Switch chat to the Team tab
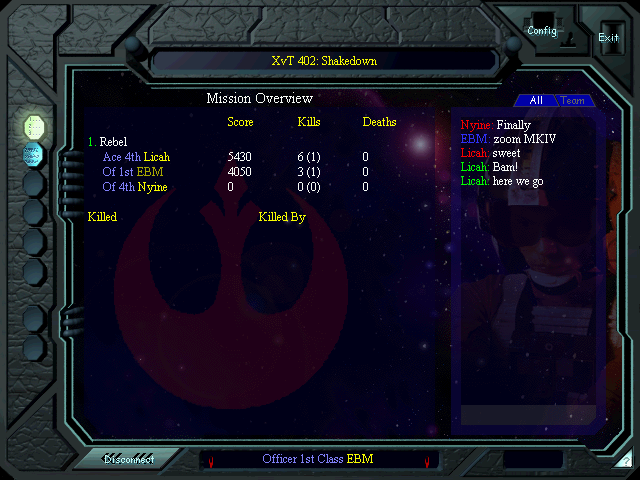Viewport: 640px width, 480px height. click(x=572, y=100)
